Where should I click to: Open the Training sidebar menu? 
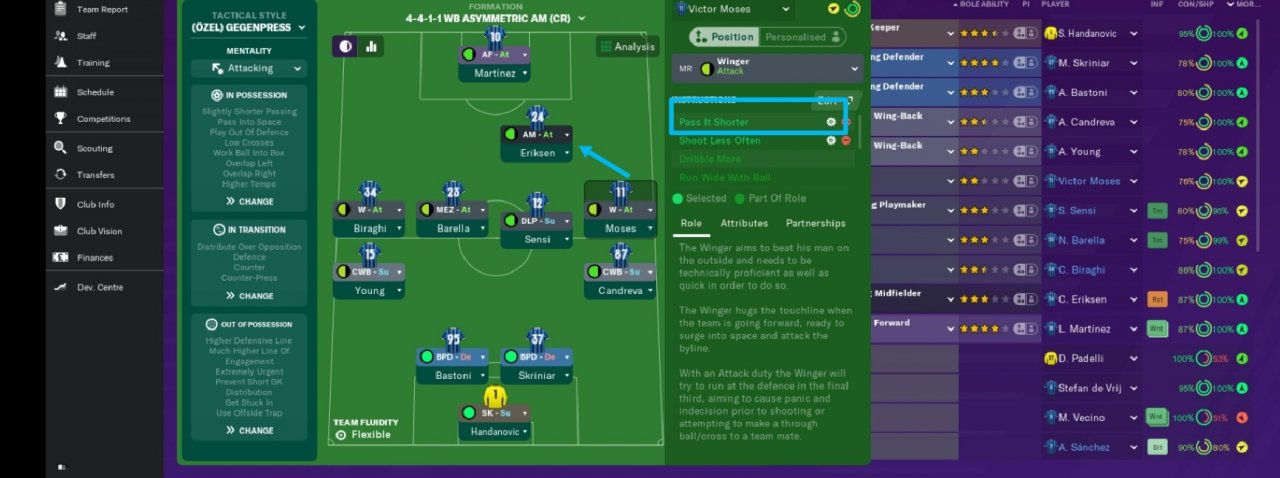point(93,63)
